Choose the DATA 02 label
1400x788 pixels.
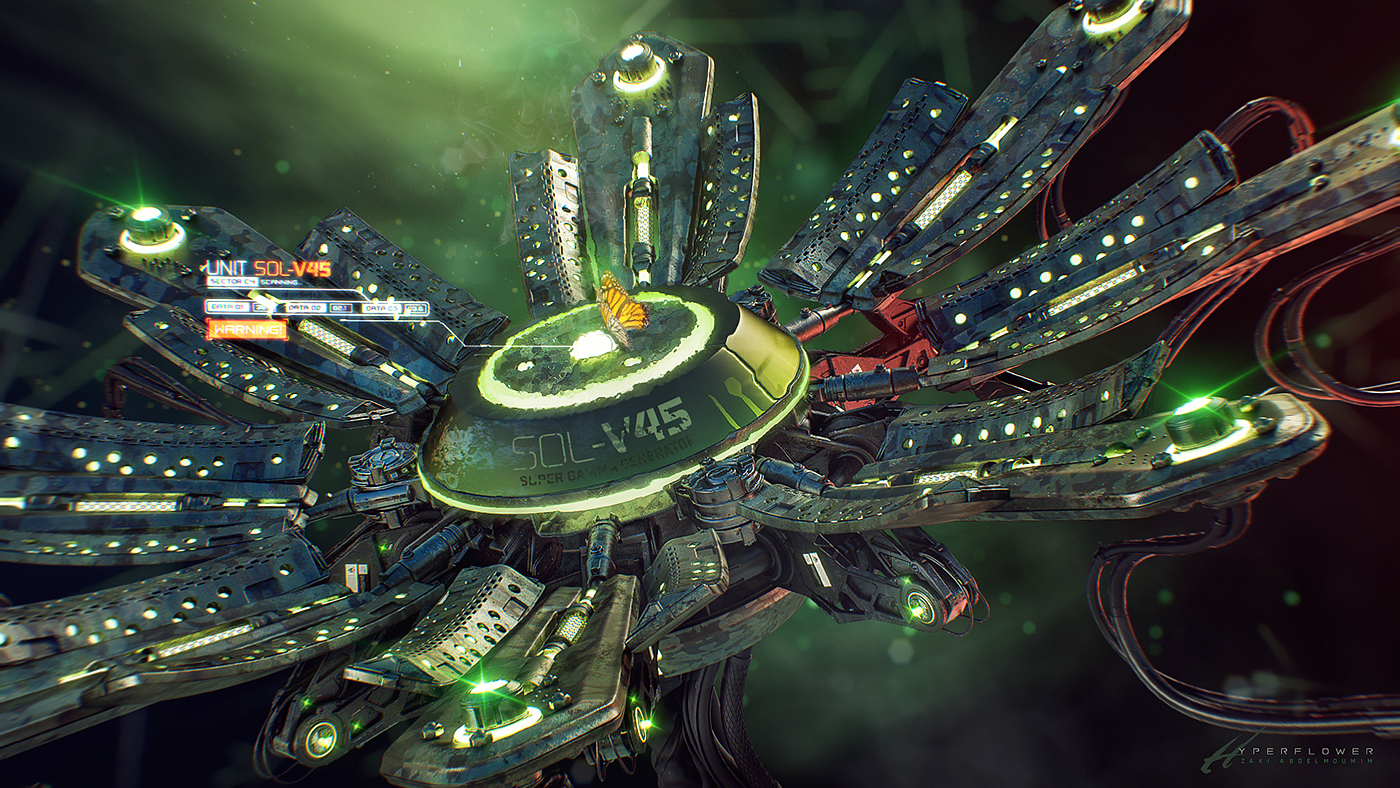tap(304, 308)
